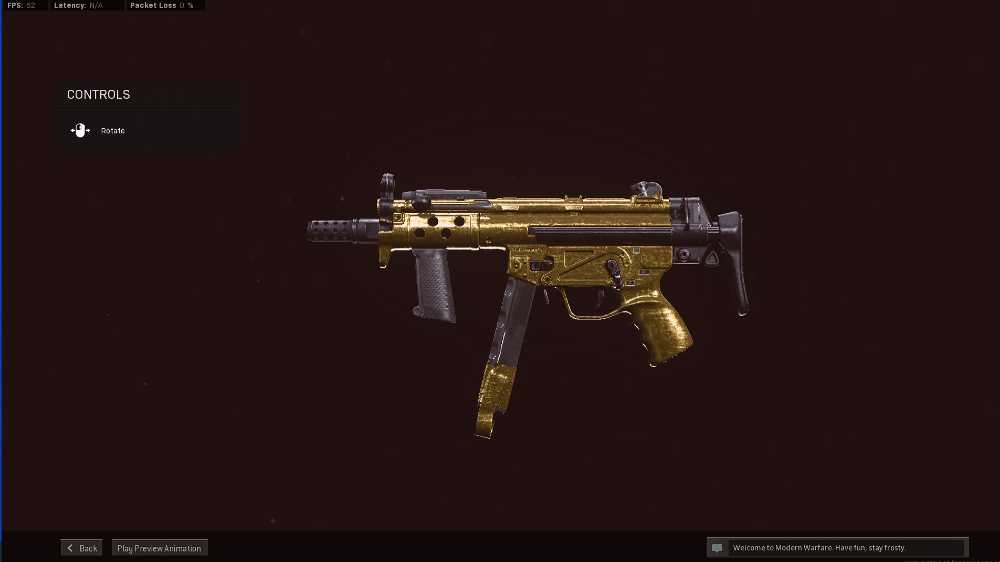The height and width of the screenshot is (562, 1000).
Task: Go back with the Back button
Action: [x=82, y=548]
